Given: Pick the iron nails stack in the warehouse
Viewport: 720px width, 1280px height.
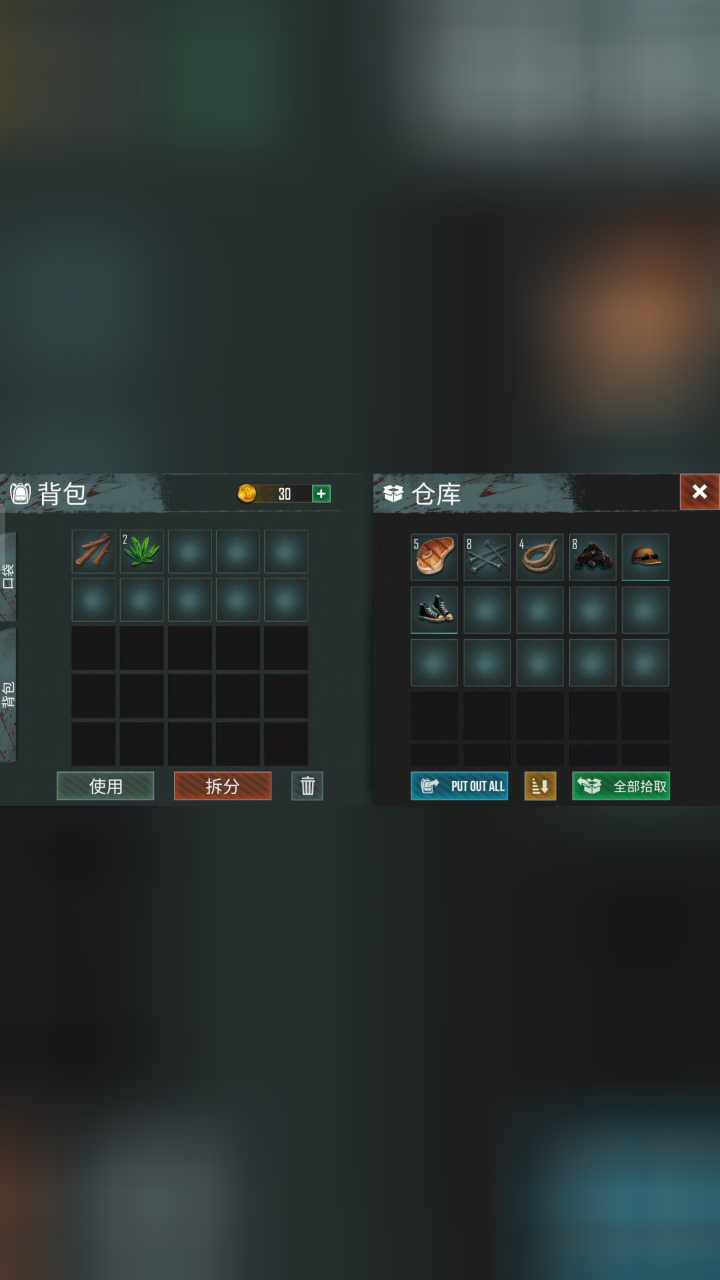Looking at the screenshot, I should 487,557.
